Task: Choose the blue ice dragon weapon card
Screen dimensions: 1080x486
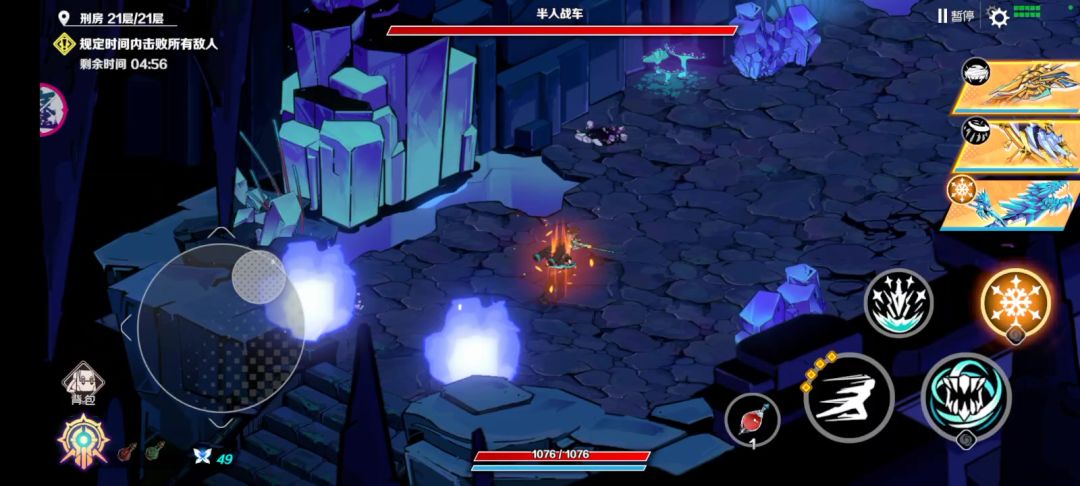Action: (1017, 201)
